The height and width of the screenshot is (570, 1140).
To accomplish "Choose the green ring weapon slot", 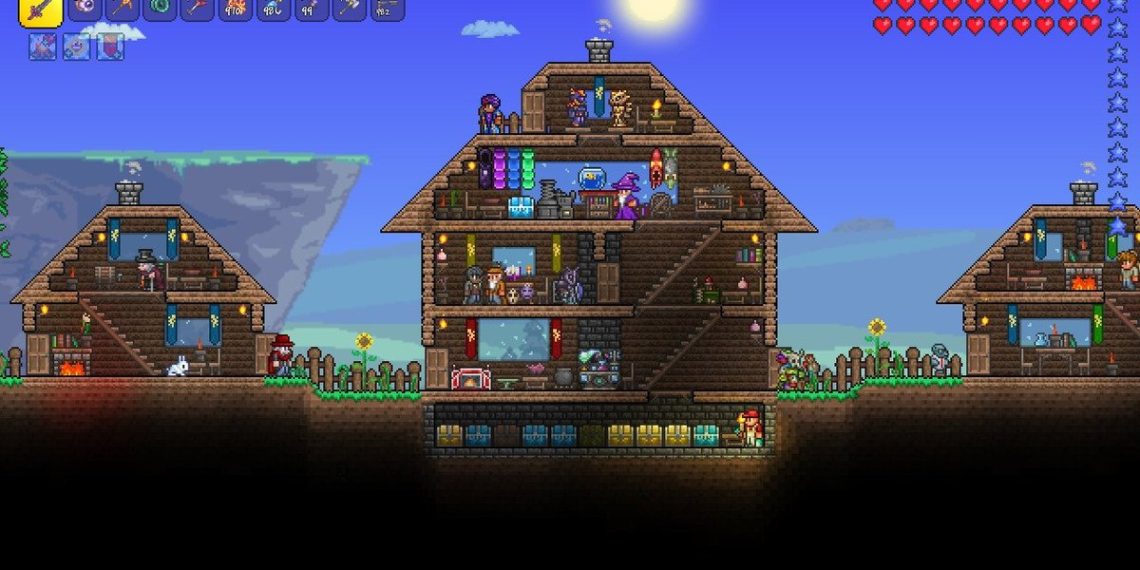I will tap(160, 8).
